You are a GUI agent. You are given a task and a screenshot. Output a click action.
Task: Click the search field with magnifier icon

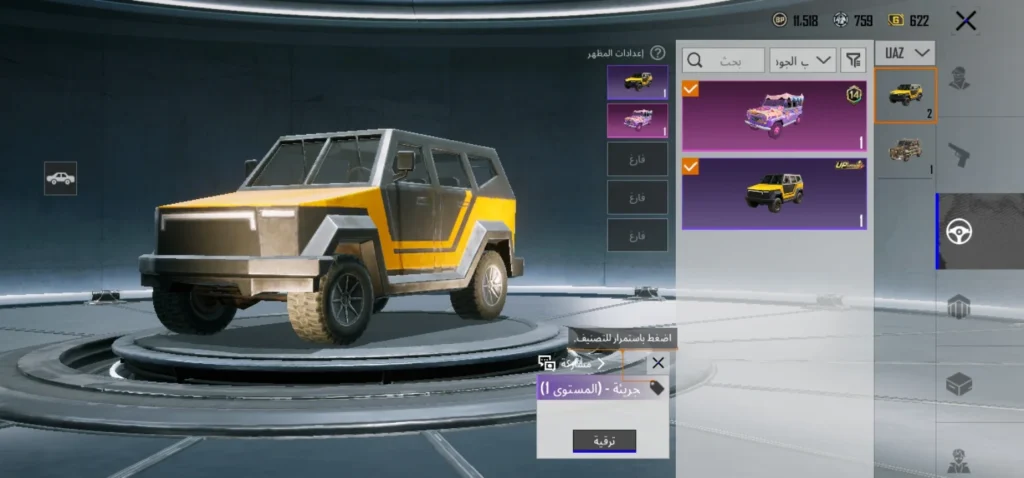pos(723,60)
